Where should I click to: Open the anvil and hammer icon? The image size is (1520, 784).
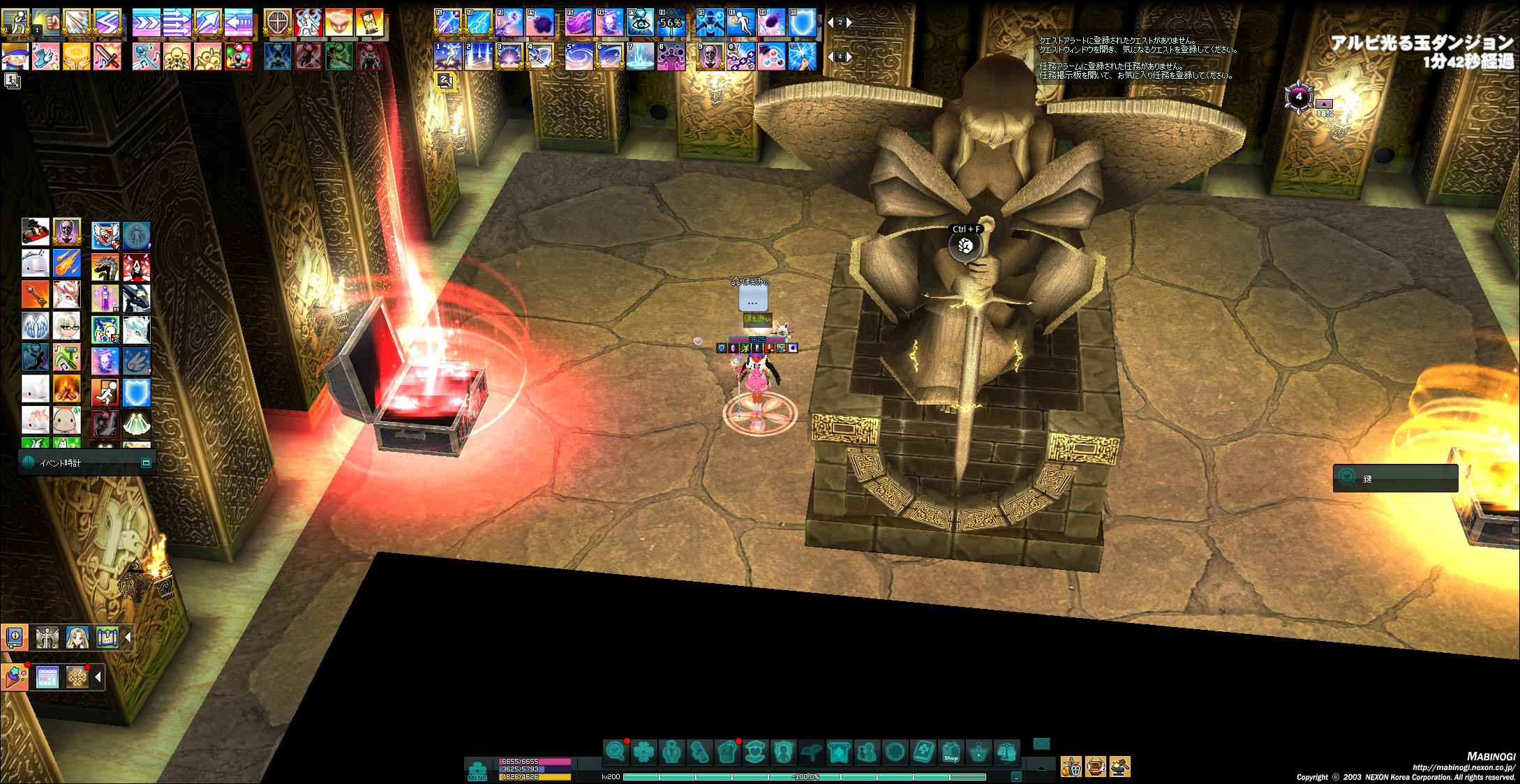click(1119, 767)
